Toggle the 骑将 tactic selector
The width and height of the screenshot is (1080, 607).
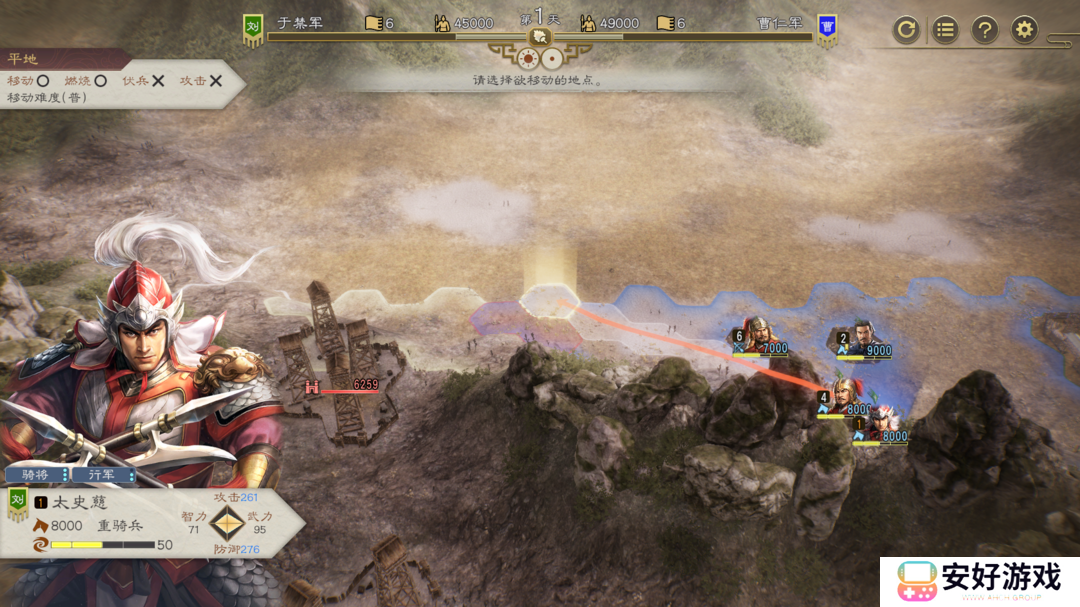(x=37, y=474)
